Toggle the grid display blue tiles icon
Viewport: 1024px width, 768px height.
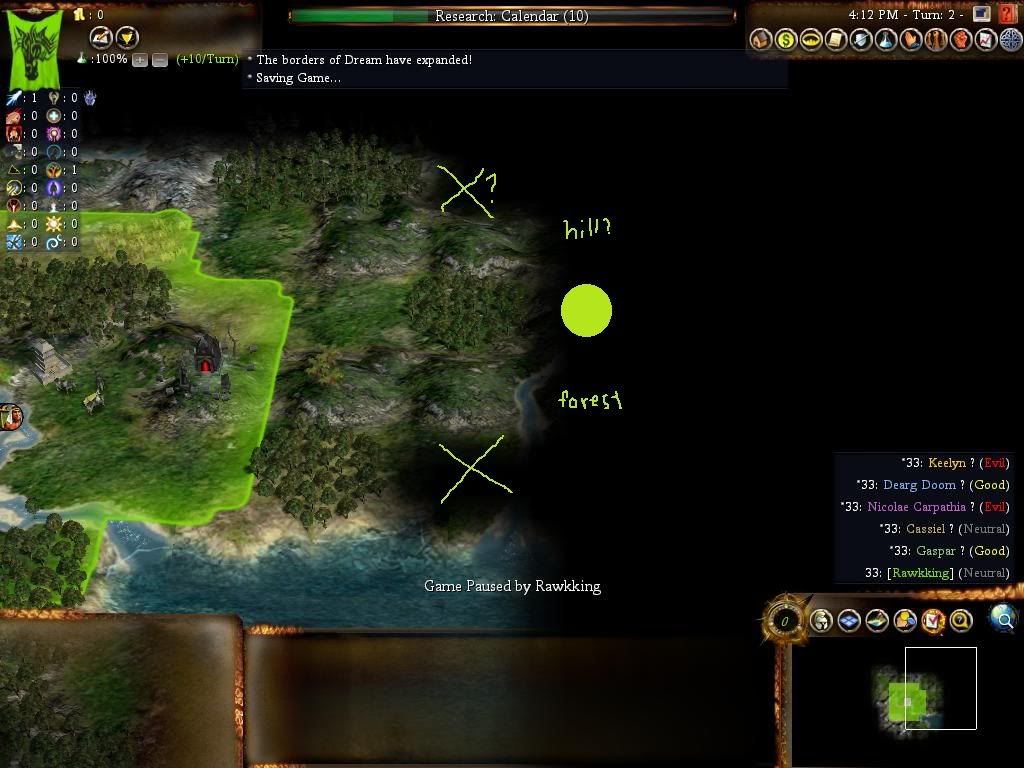click(x=849, y=621)
